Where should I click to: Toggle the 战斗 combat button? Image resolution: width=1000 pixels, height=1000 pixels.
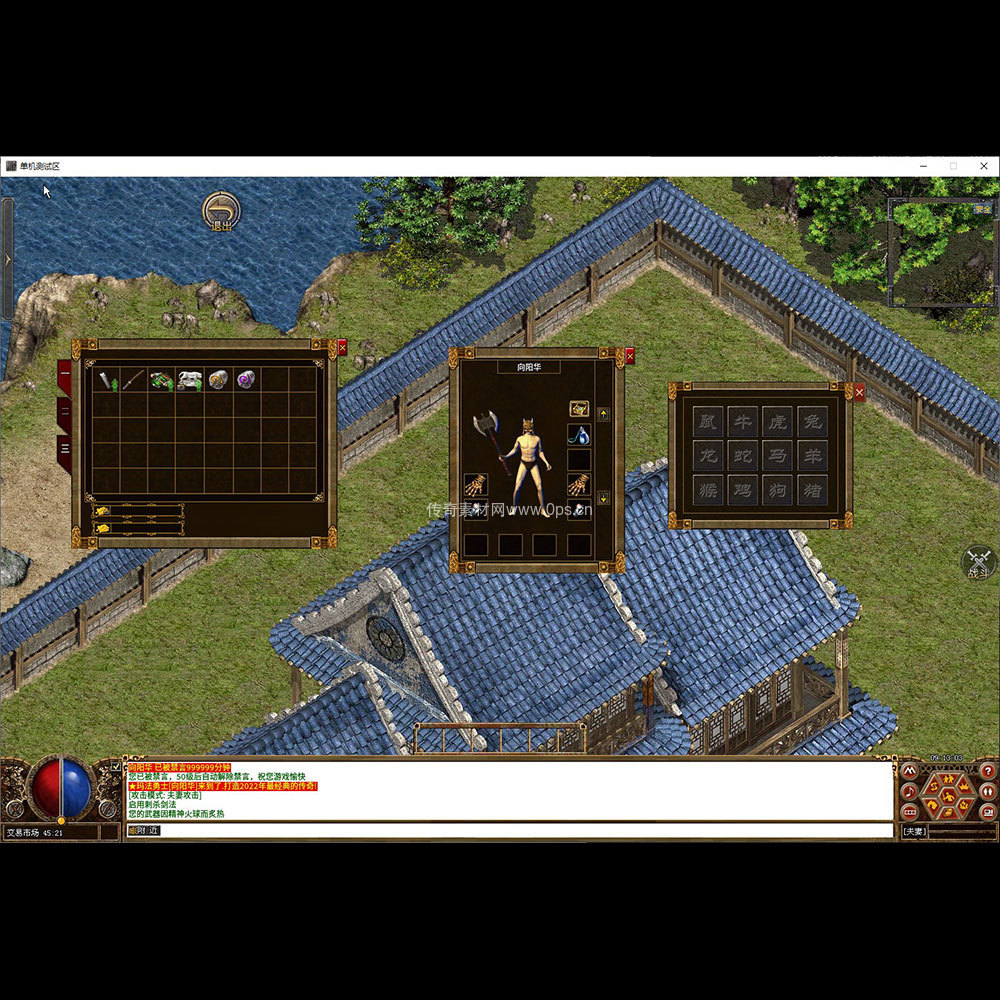(979, 563)
